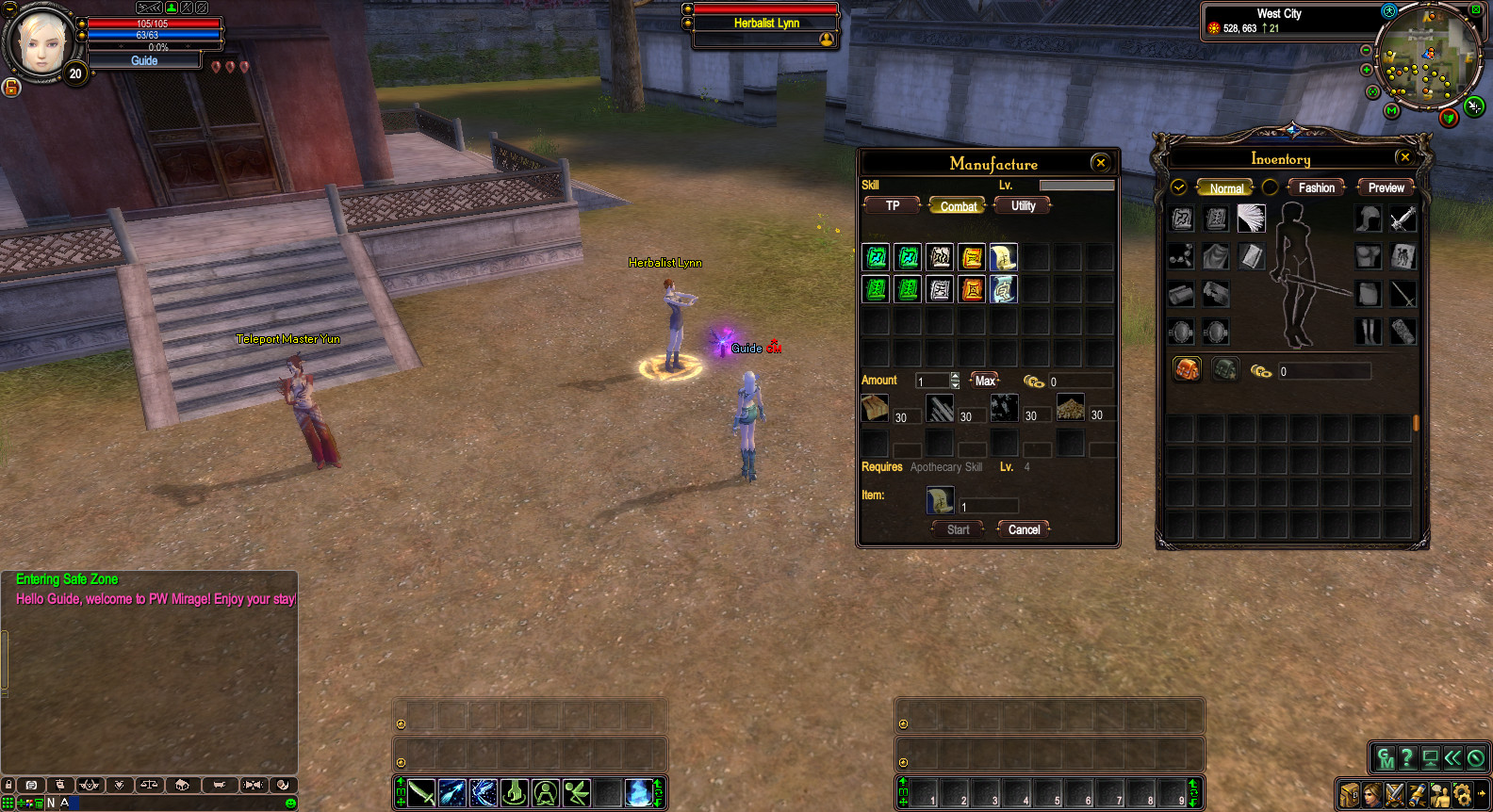Open the world map with the M button

tap(1391, 110)
